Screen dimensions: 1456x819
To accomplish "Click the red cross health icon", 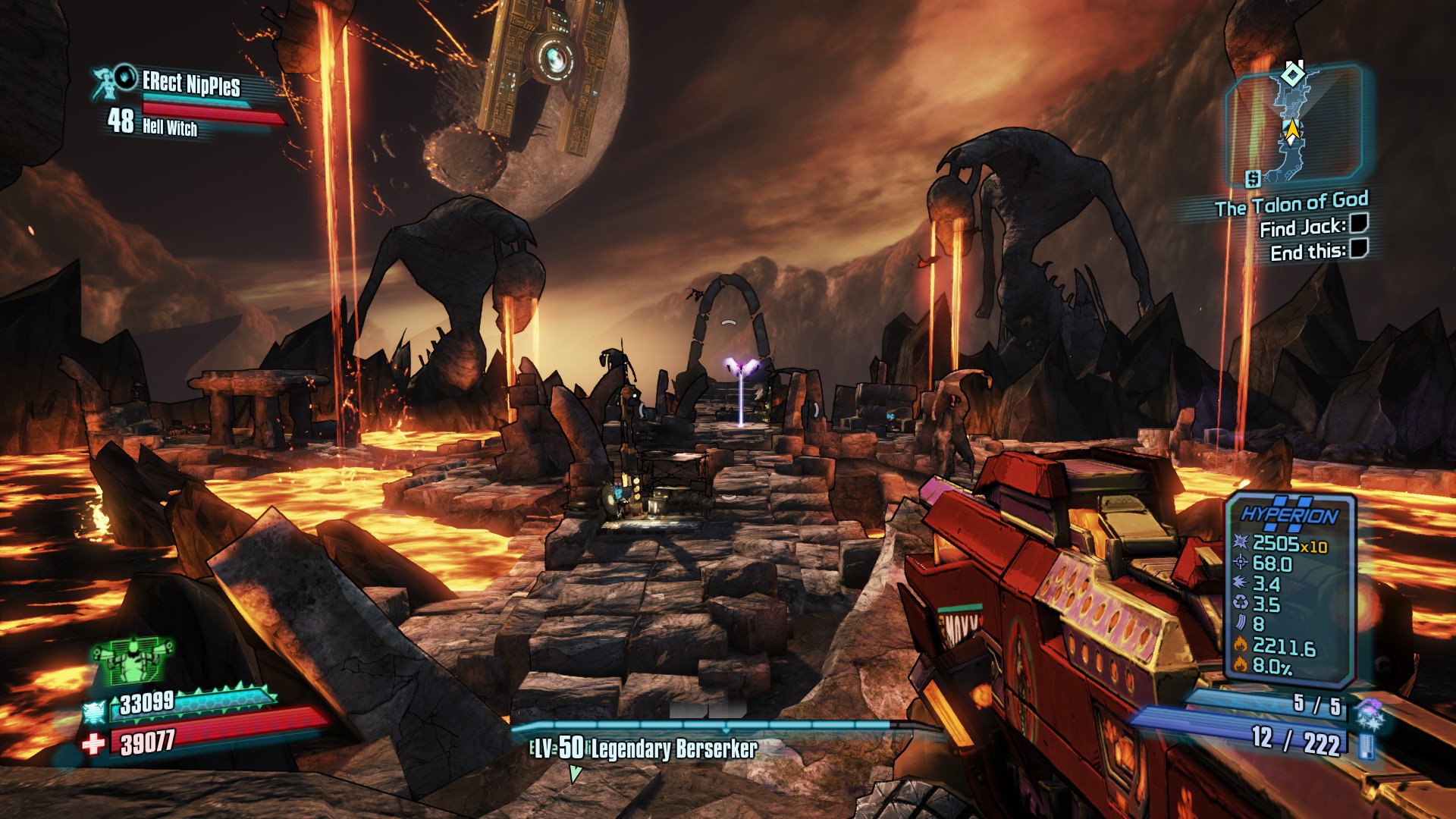I will coord(93,744).
